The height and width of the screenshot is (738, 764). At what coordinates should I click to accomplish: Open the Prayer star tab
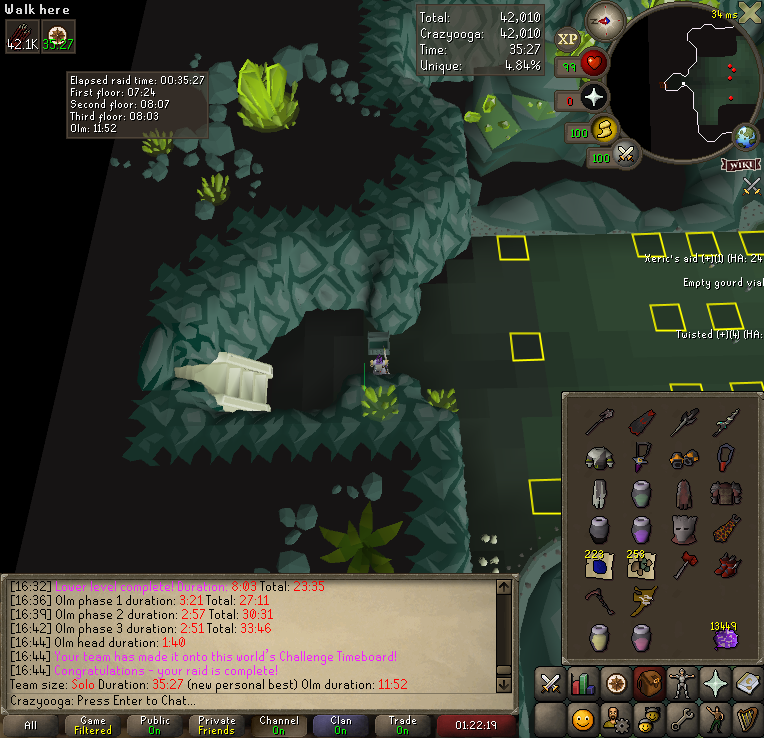click(x=713, y=684)
